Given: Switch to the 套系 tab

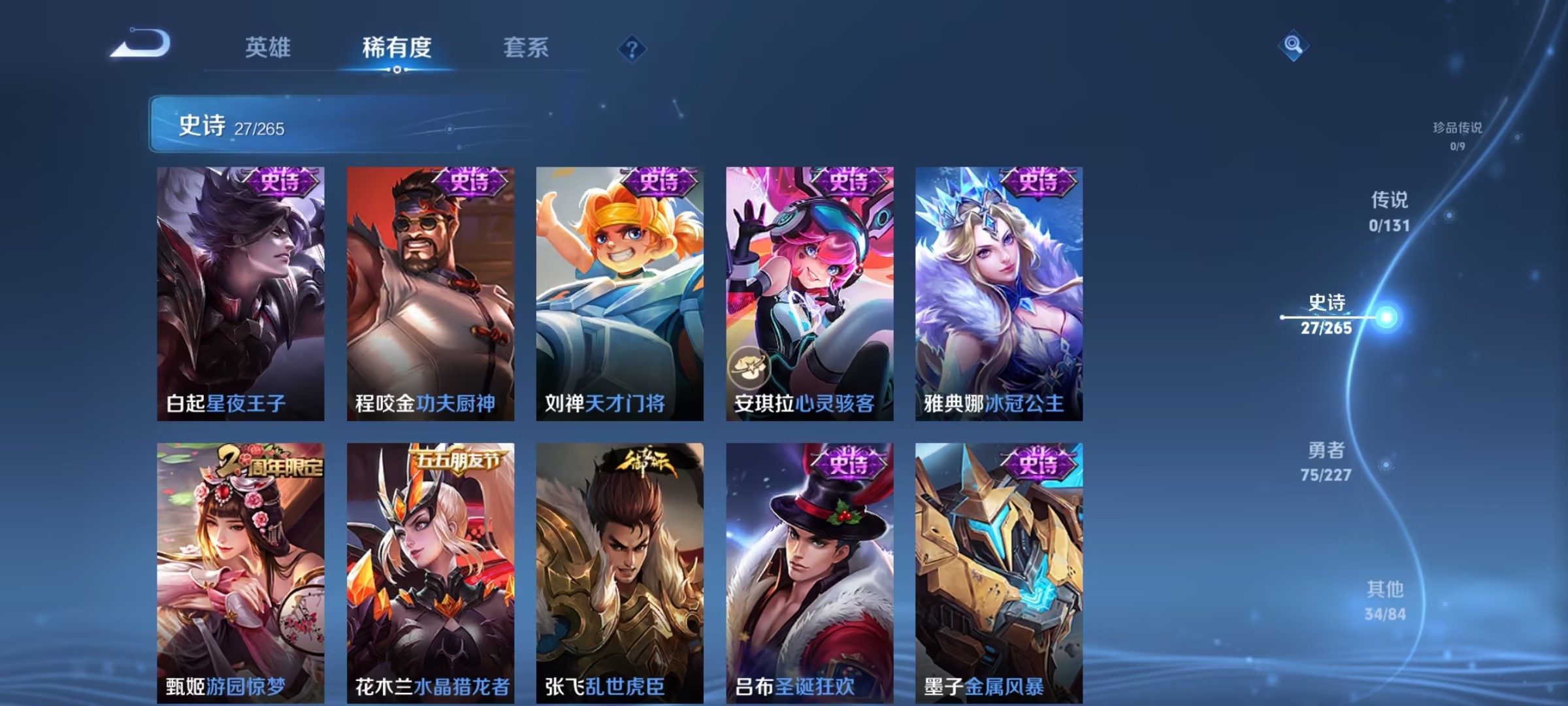Looking at the screenshot, I should 527,48.
